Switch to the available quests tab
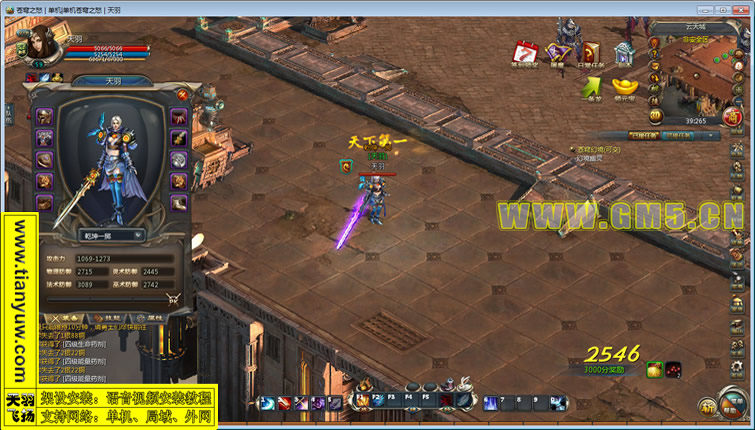The height and width of the screenshot is (430, 755). 678,134
